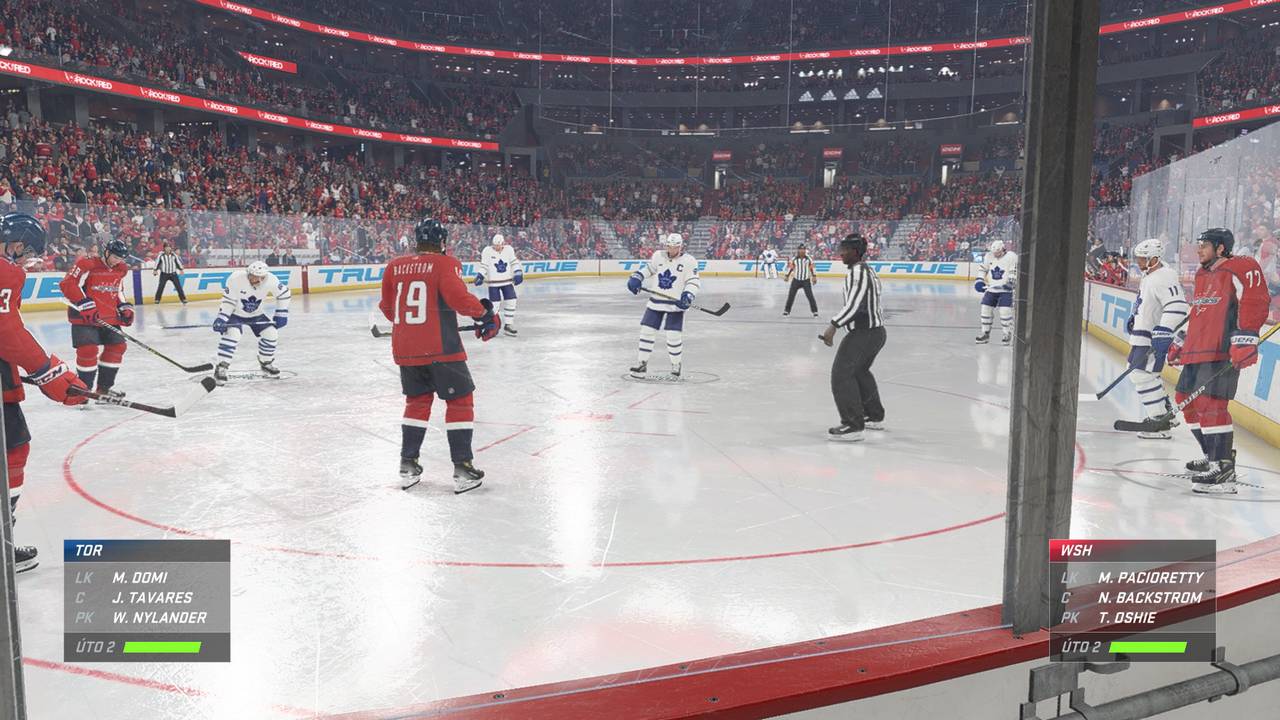This screenshot has width=1280, height=720.
Task: Choose J. Tavares, the TOR center row
Action: (x=152, y=597)
